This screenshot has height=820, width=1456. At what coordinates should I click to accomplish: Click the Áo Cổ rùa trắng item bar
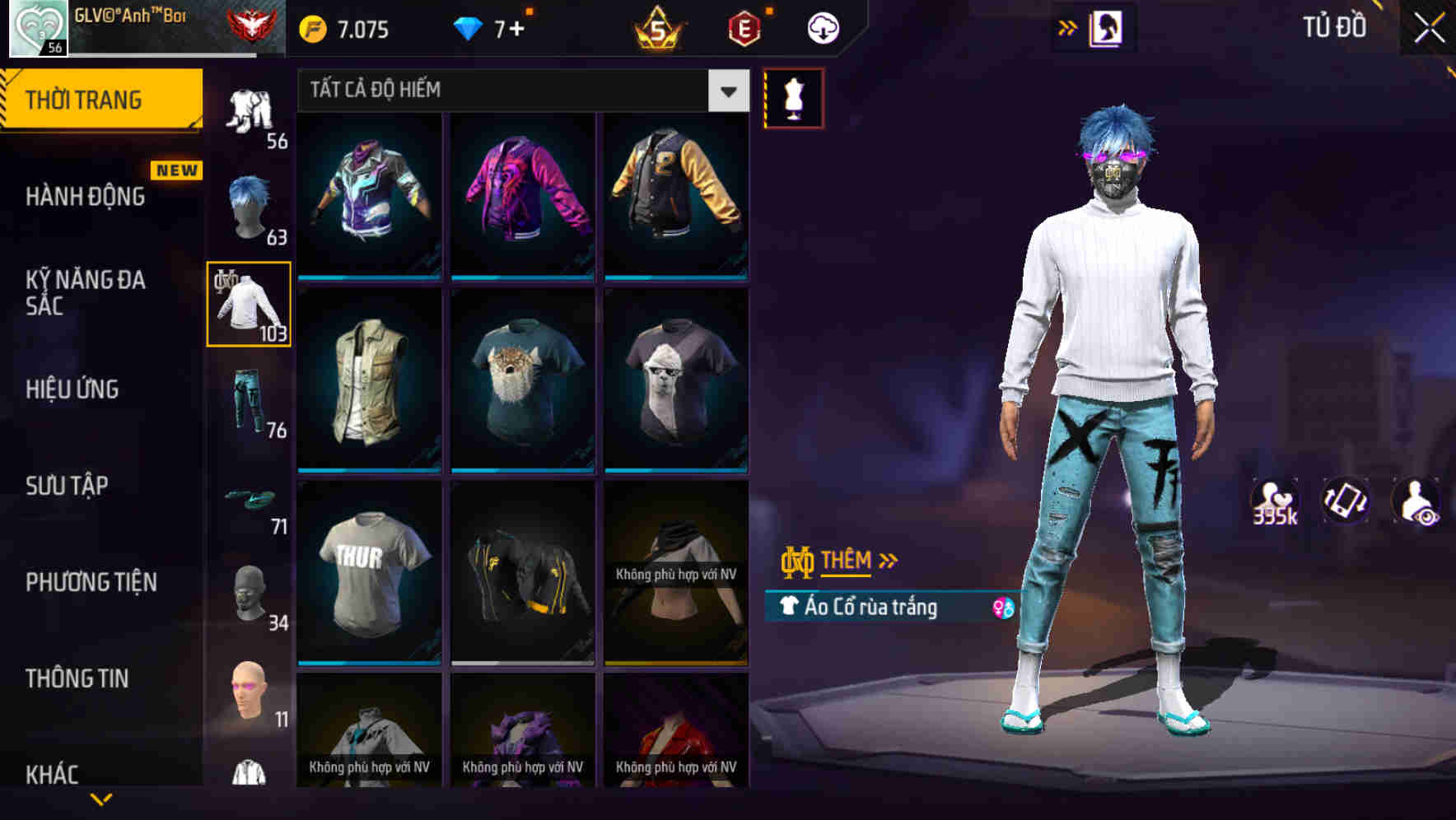pos(881,609)
